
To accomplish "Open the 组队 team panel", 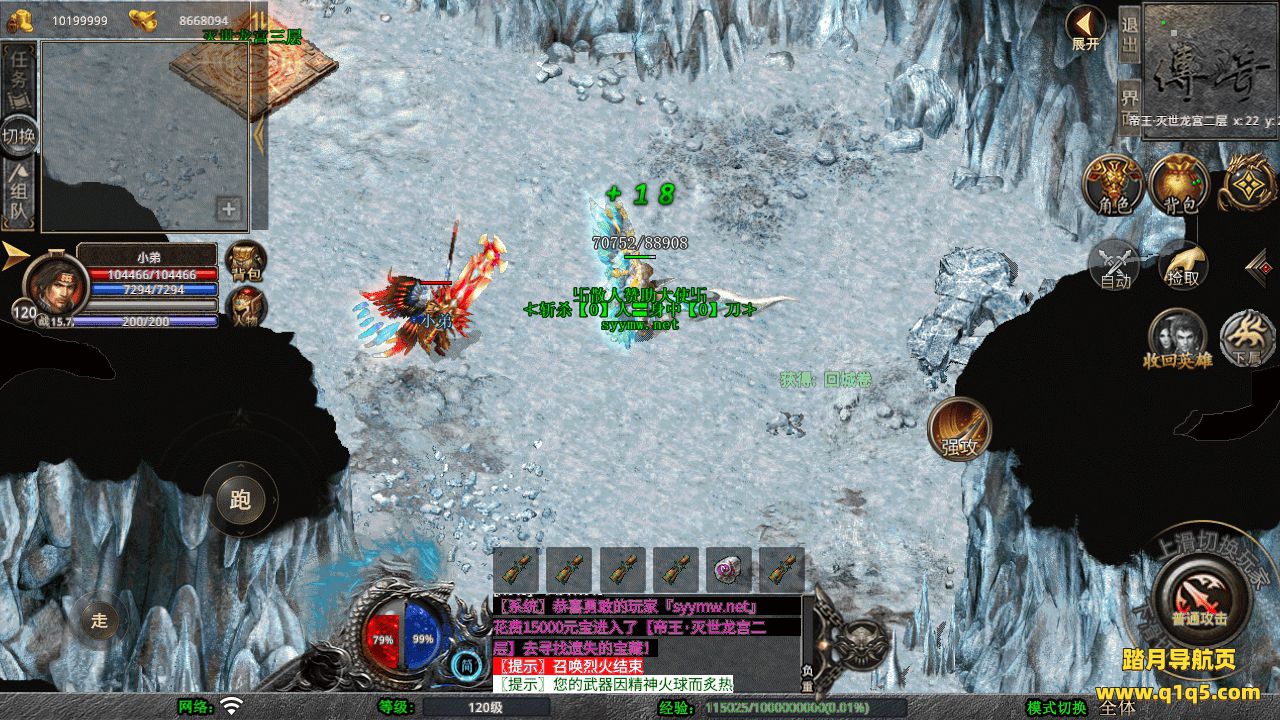I will (x=19, y=195).
